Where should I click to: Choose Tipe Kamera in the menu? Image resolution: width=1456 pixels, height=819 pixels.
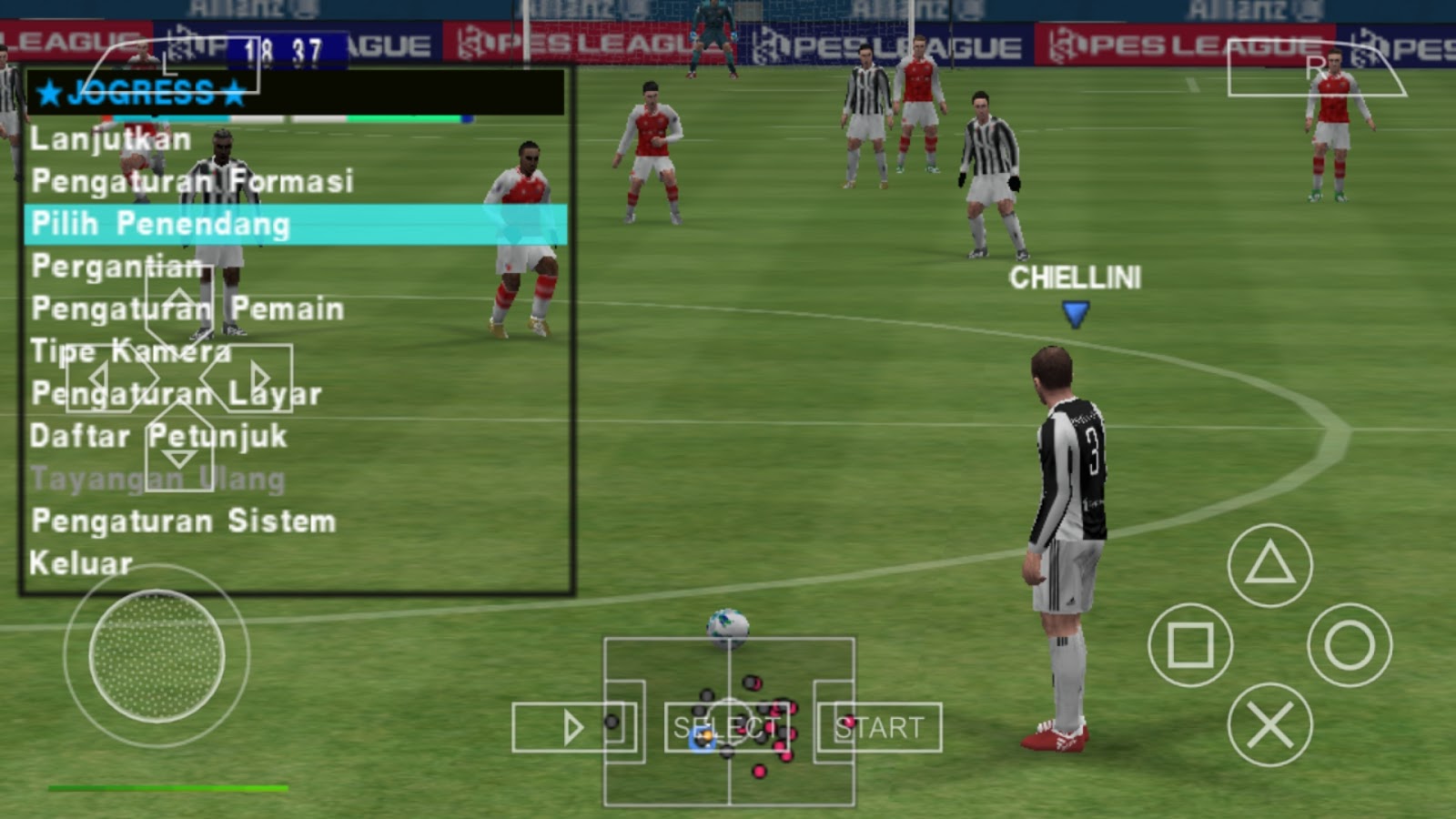point(132,349)
